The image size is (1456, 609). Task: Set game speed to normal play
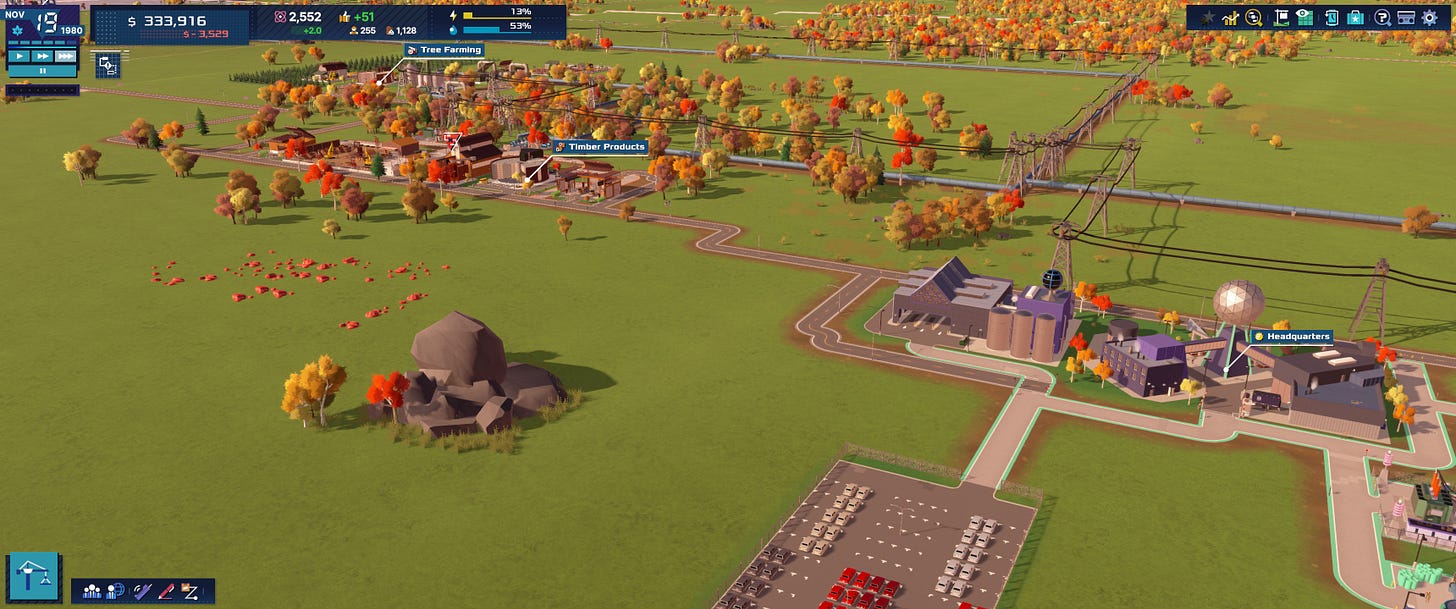[x=17, y=56]
